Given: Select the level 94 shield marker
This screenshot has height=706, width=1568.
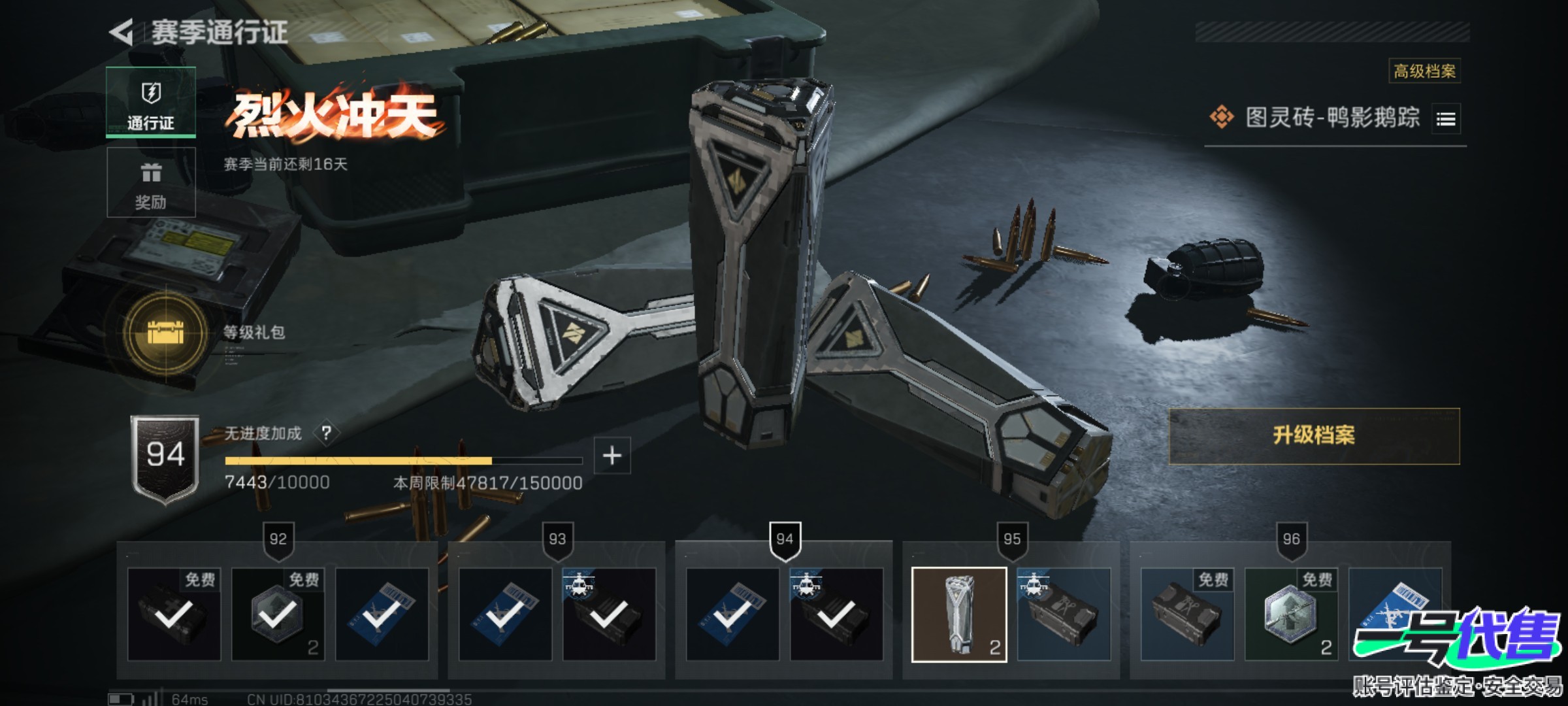Looking at the screenshot, I should 785,540.
